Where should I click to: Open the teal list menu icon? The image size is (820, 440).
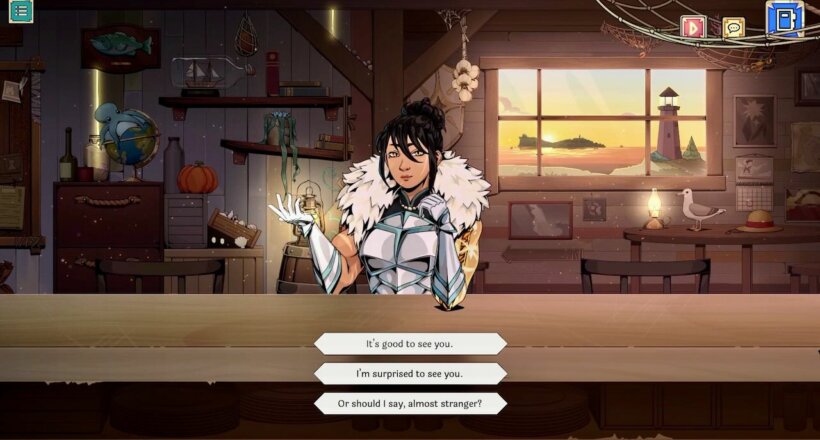pos(20,12)
